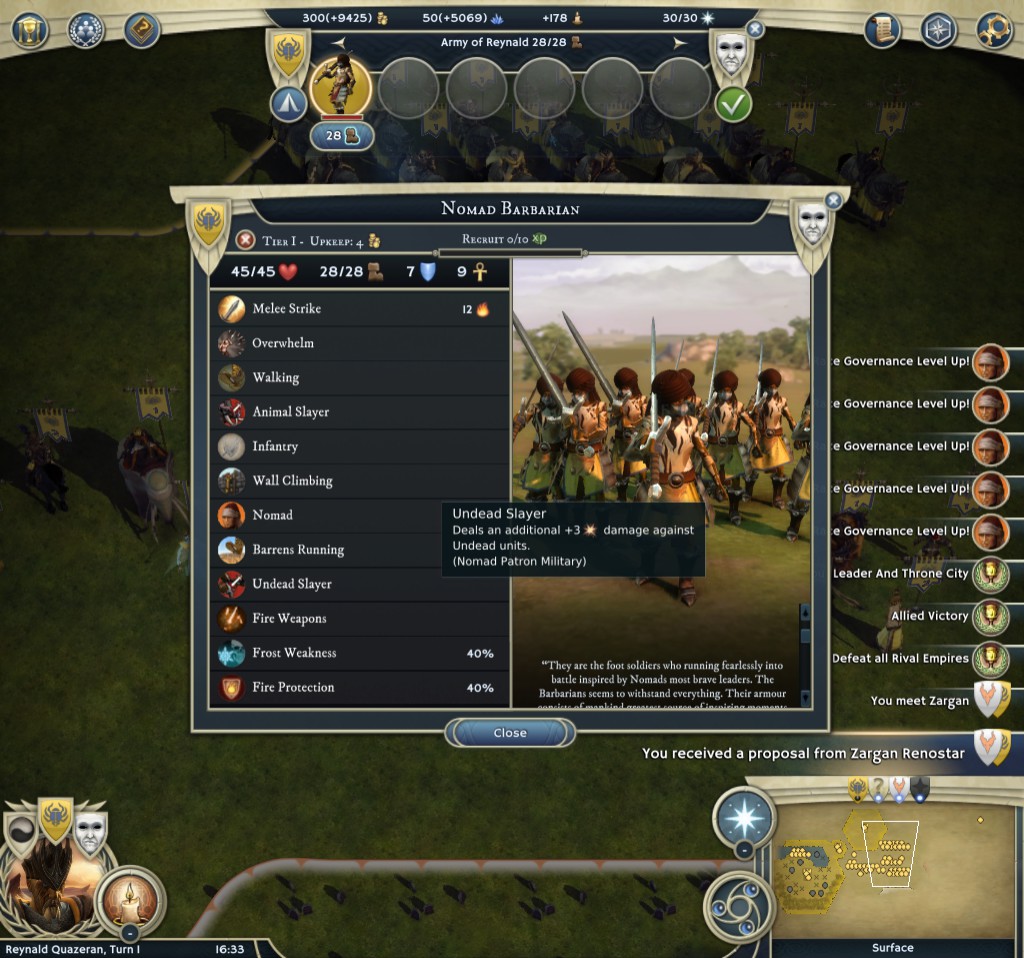The width and height of the screenshot is (1024, 958).
Task: Click the blue tent encamp button
Action: (288, 103)
